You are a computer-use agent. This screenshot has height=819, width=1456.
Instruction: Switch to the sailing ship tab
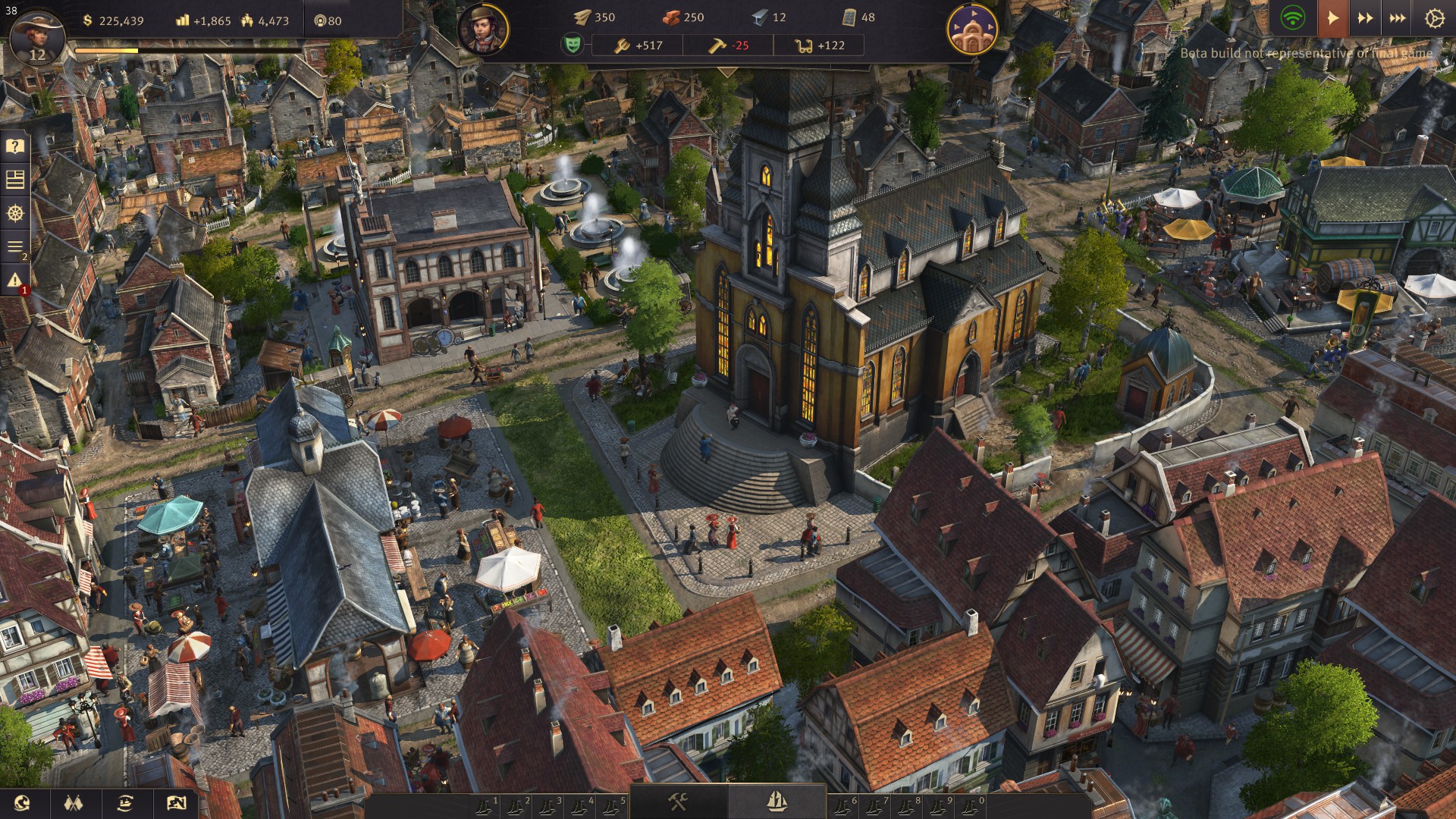click(777, 801)
